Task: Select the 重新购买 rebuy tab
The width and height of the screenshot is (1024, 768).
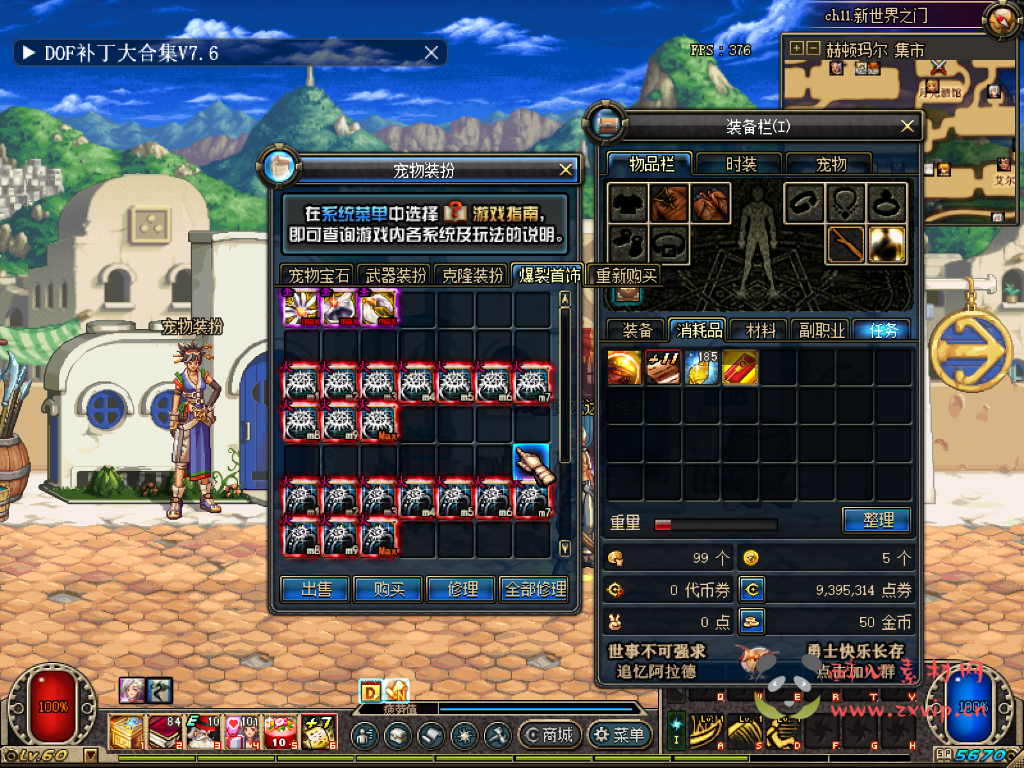Action: [627, 276]
